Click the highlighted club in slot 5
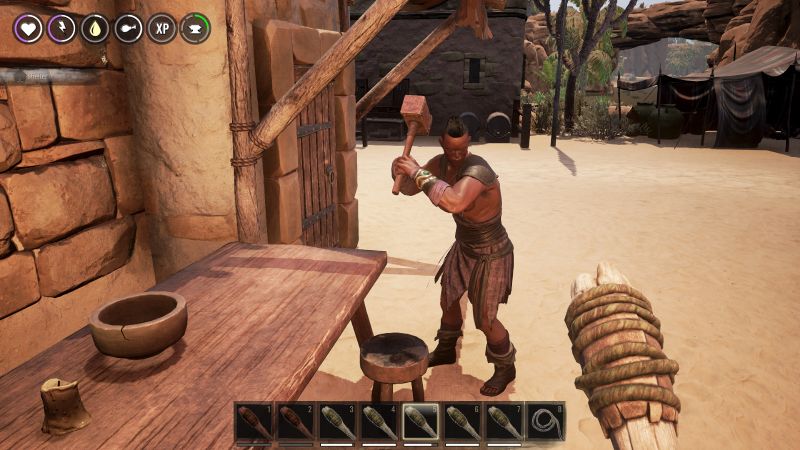The width and height of the screenshot is (800, 450). 420,422
